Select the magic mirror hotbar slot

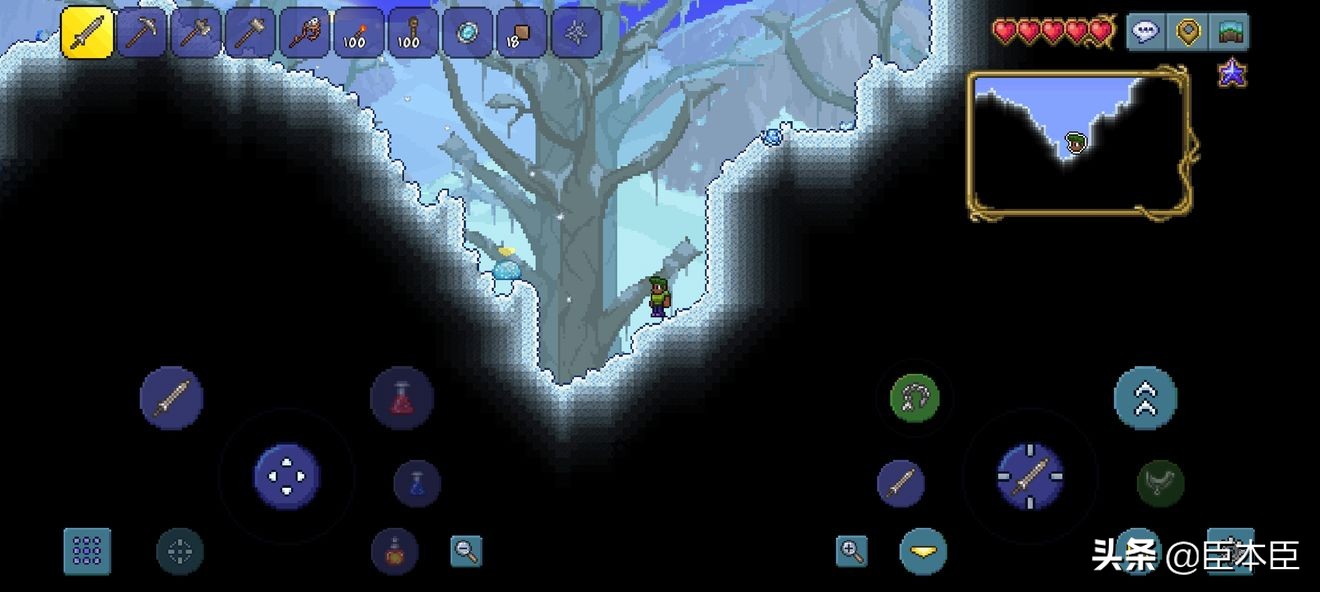click(465, 33)
